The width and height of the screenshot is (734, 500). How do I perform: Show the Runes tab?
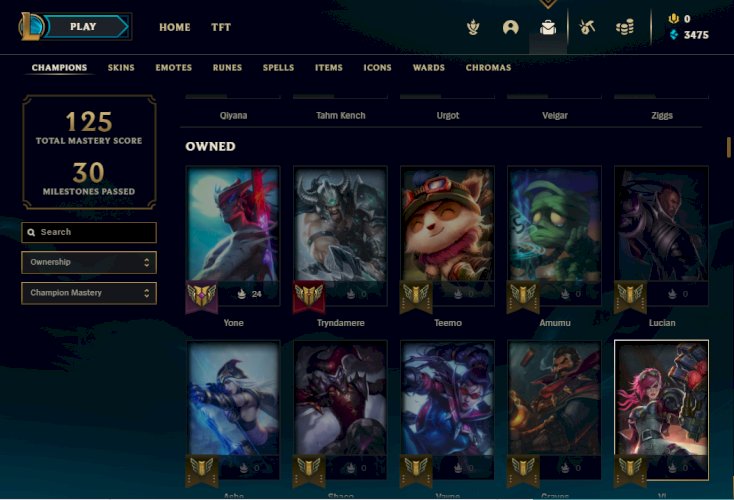227,68
